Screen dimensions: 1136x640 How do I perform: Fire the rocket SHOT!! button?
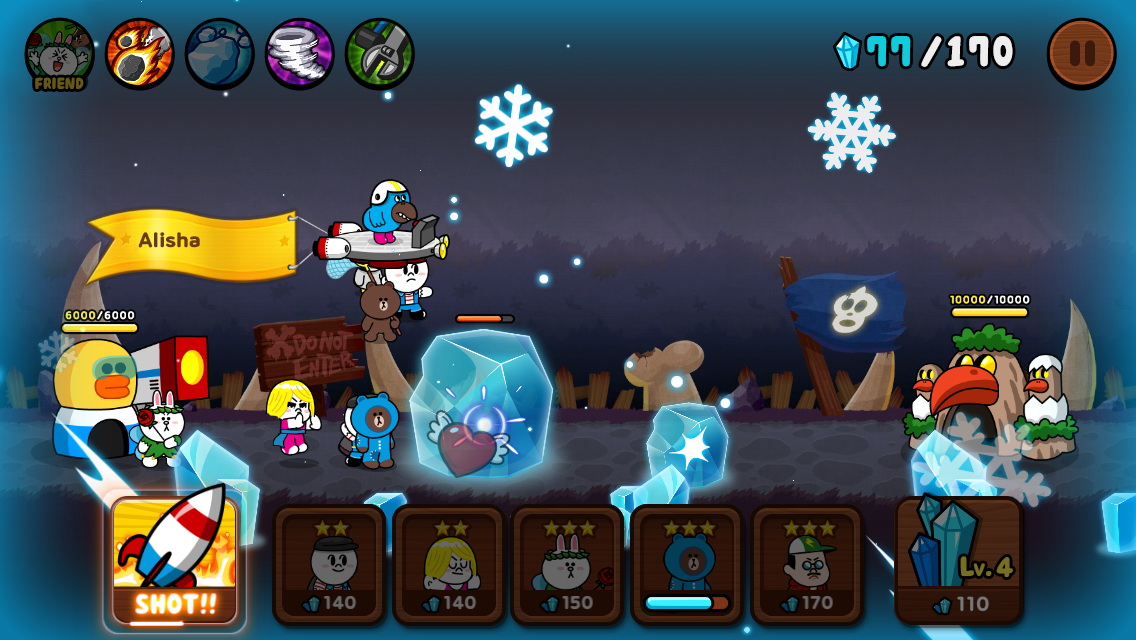175,560
